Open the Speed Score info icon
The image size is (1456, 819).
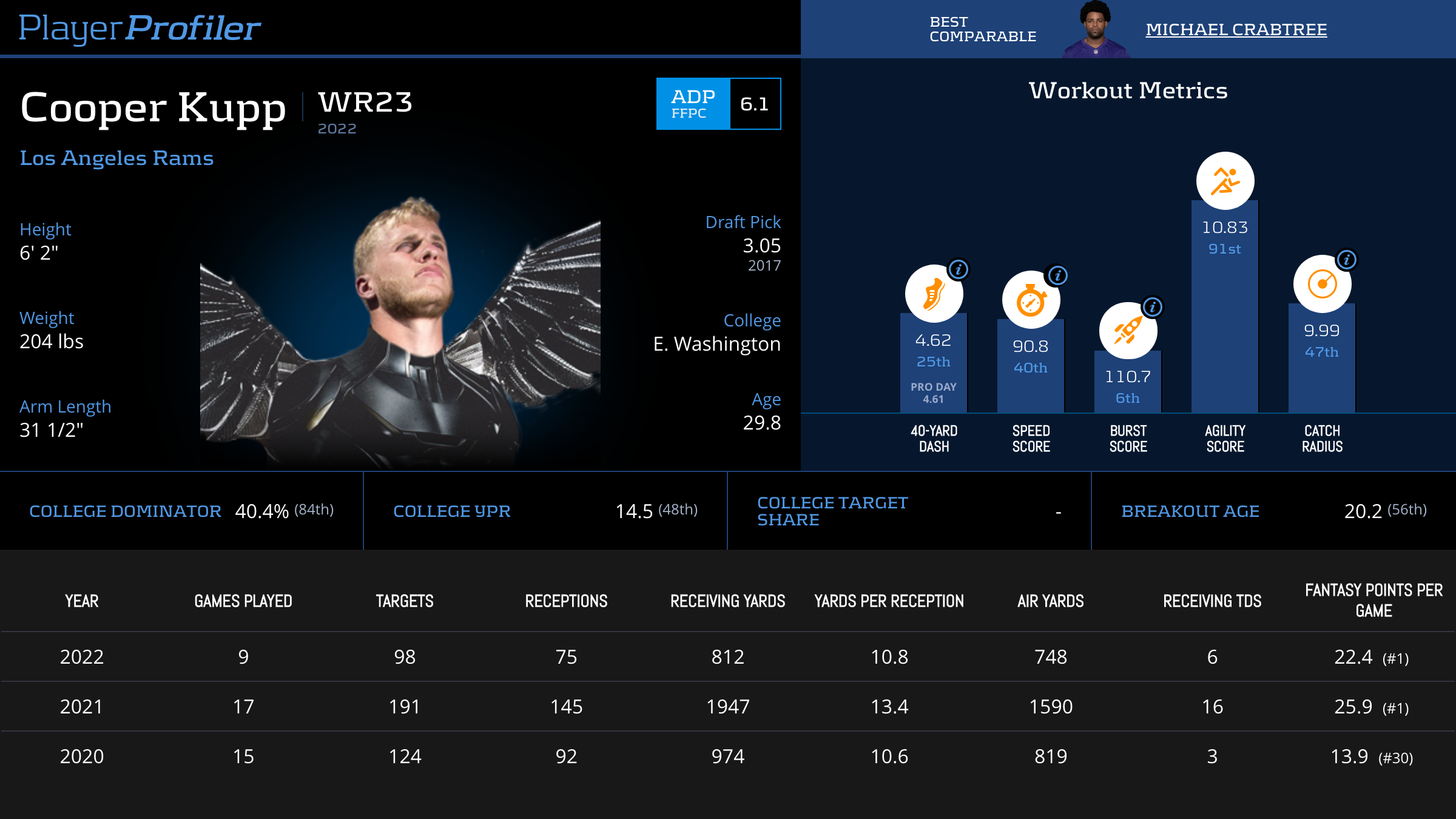[1057, 275]
